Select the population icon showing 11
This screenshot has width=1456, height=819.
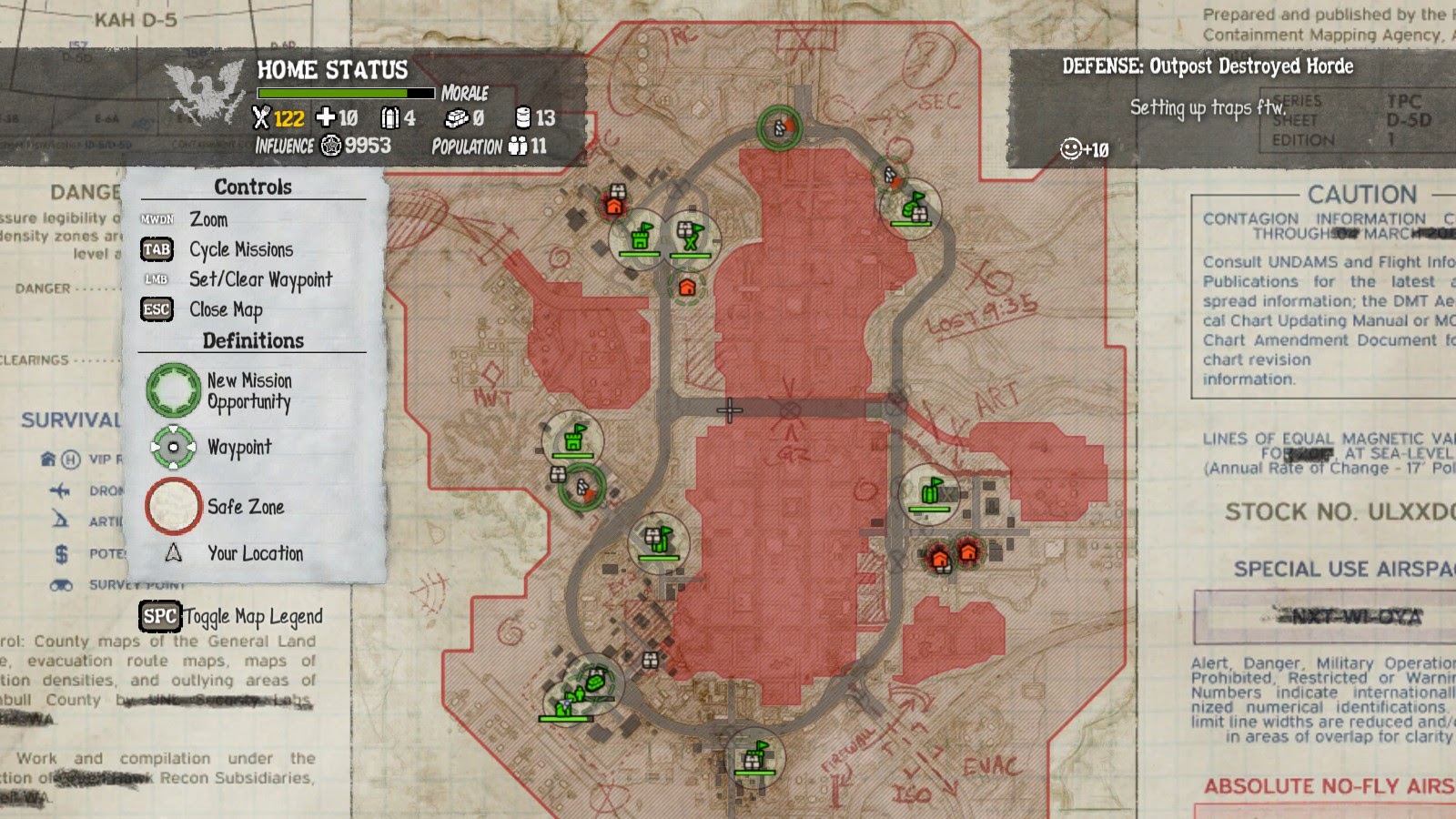519,146
